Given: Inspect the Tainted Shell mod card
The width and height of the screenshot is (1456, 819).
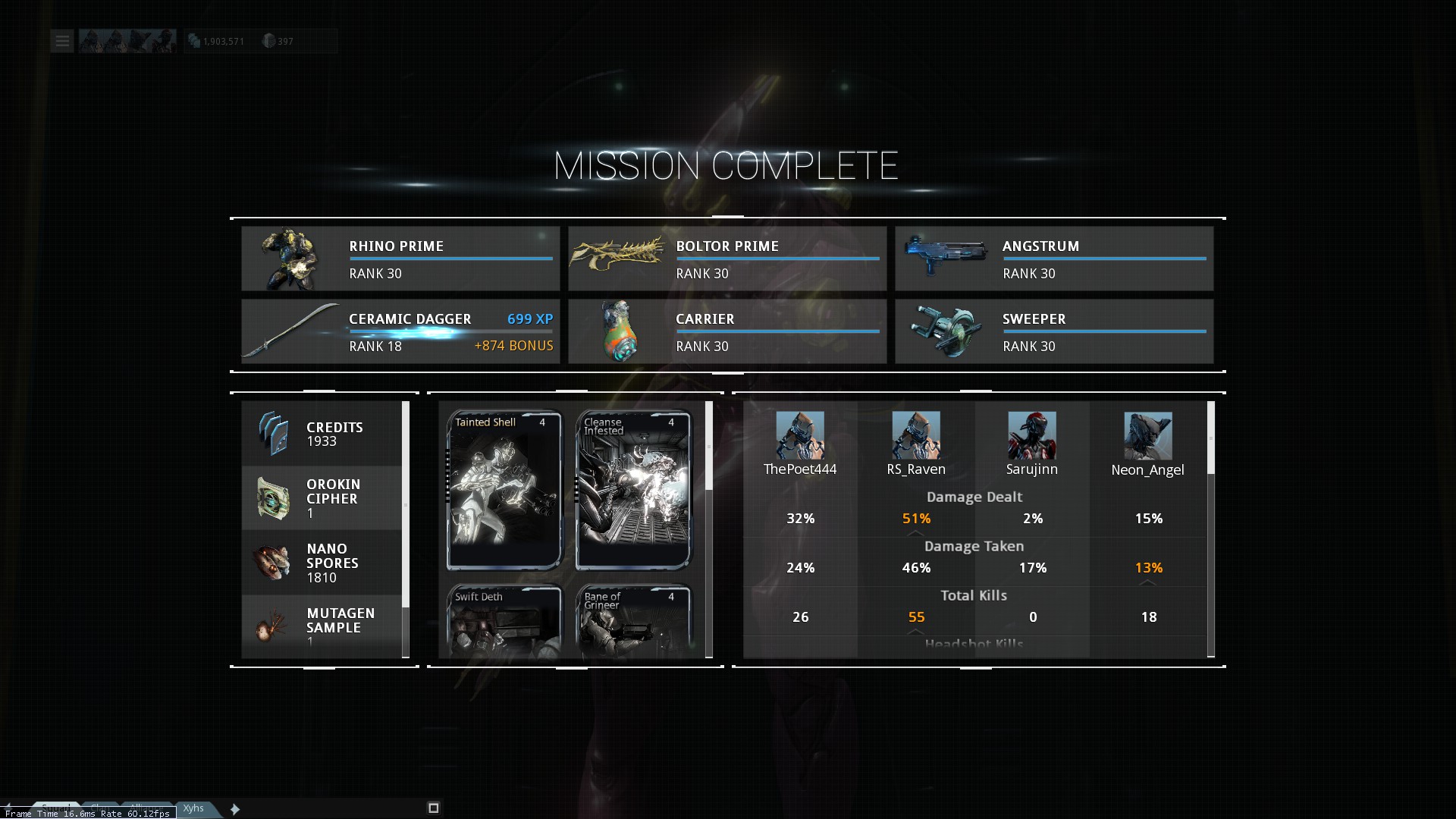Looking at the screenshot, I should click(504, 490).
